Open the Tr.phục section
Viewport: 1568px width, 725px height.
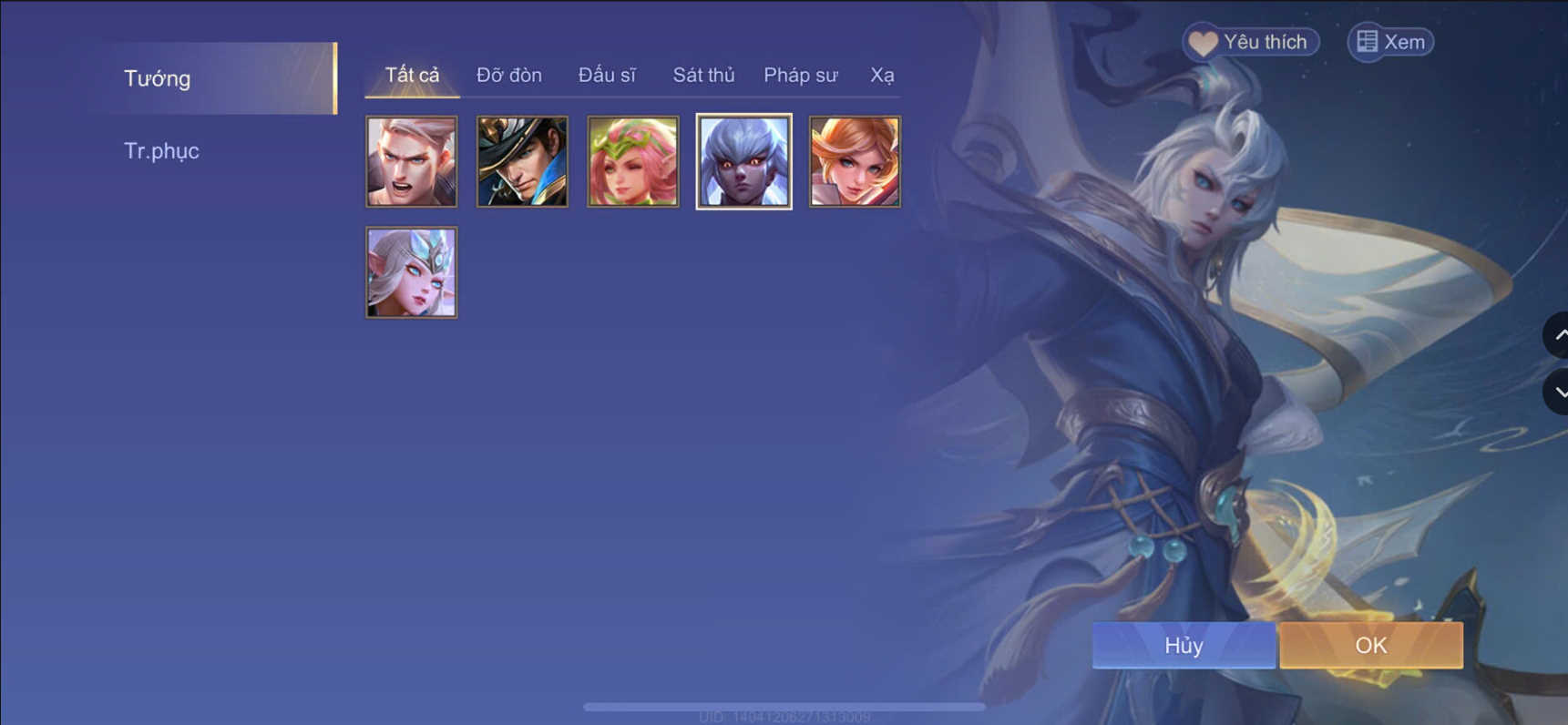pos(162,150)
